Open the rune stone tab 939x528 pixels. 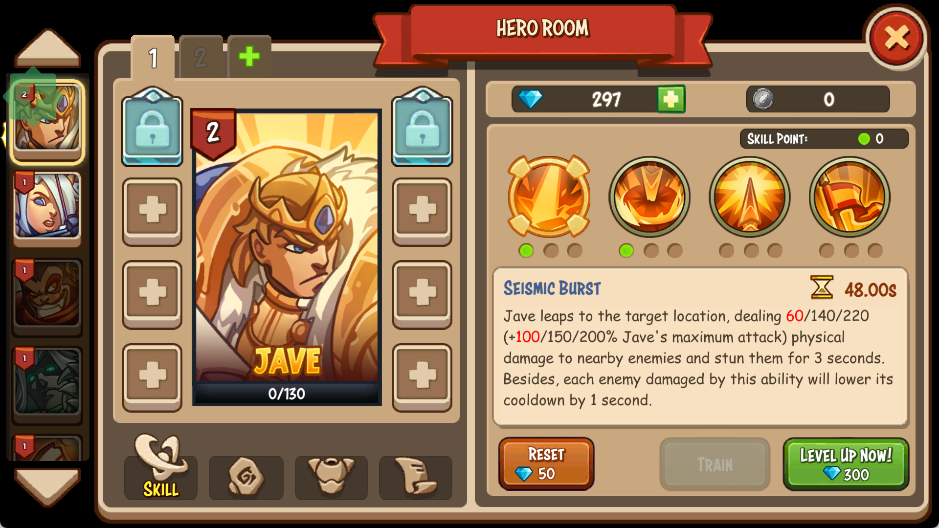coord(246,477)
